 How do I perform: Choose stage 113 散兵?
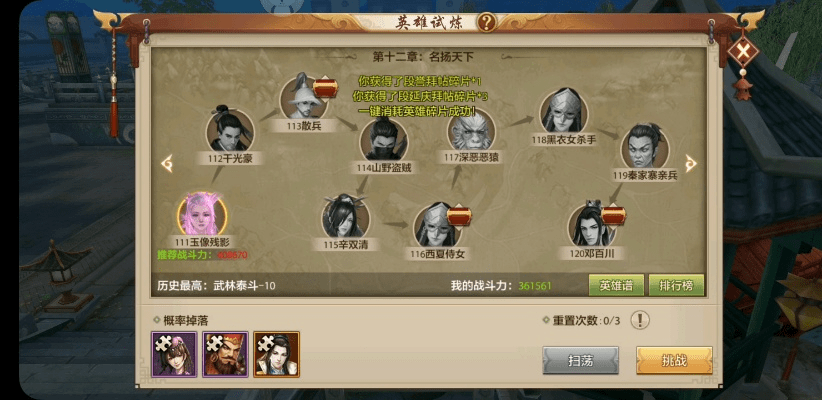(x=304, y=98)
